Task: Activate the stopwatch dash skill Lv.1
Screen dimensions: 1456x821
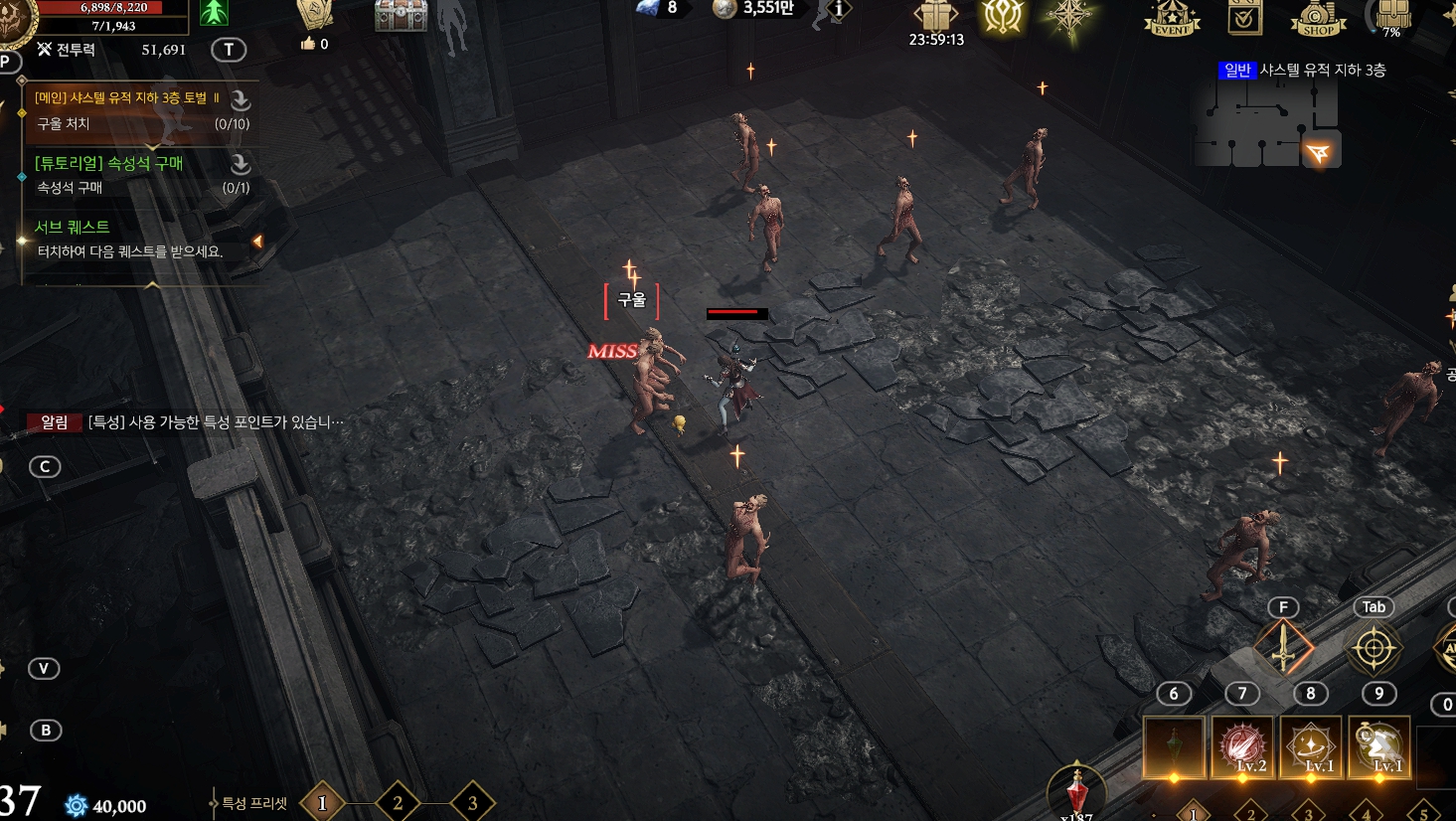Action: point(1379,746)
